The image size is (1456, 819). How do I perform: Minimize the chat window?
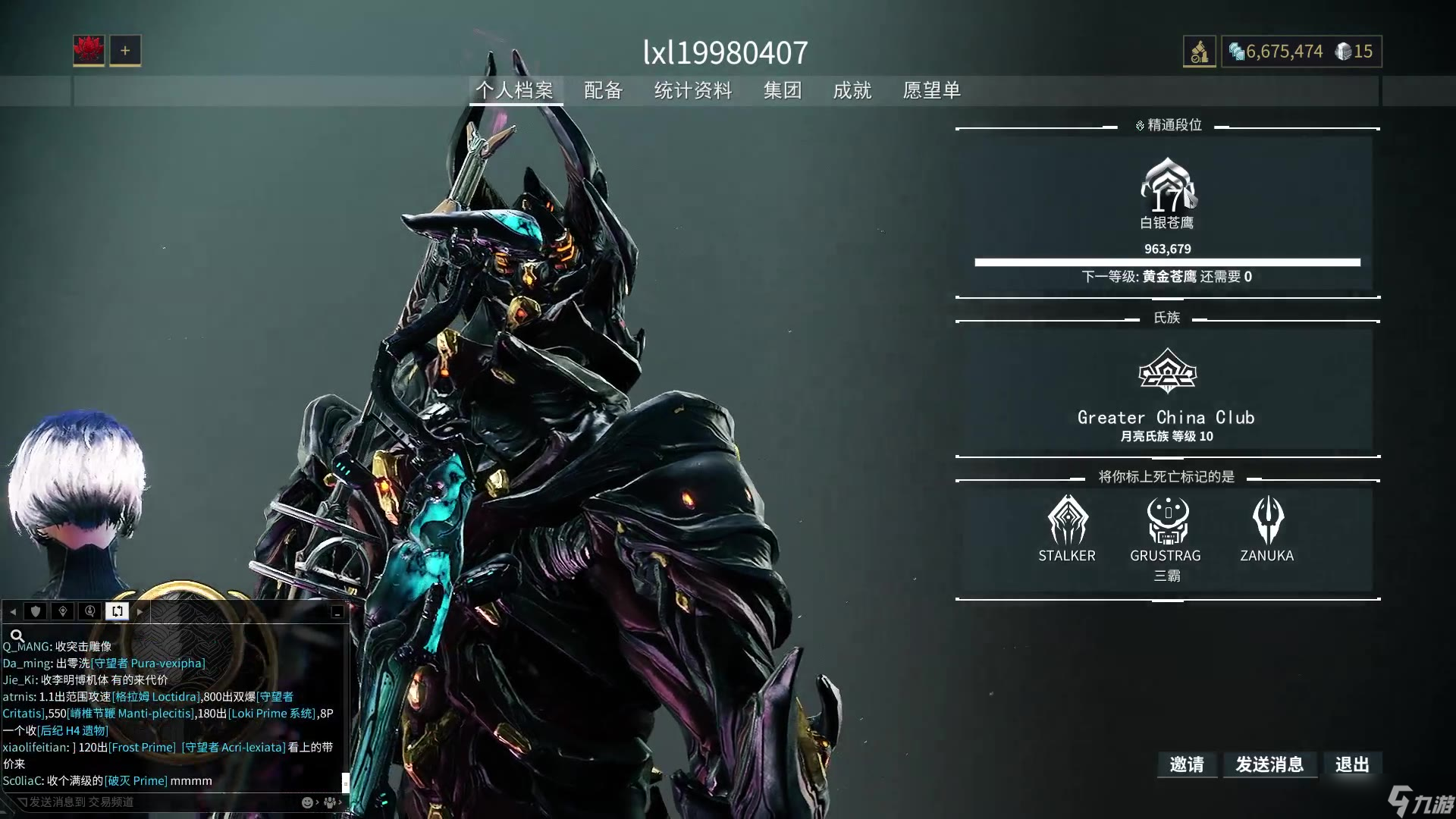click(337, 611)
